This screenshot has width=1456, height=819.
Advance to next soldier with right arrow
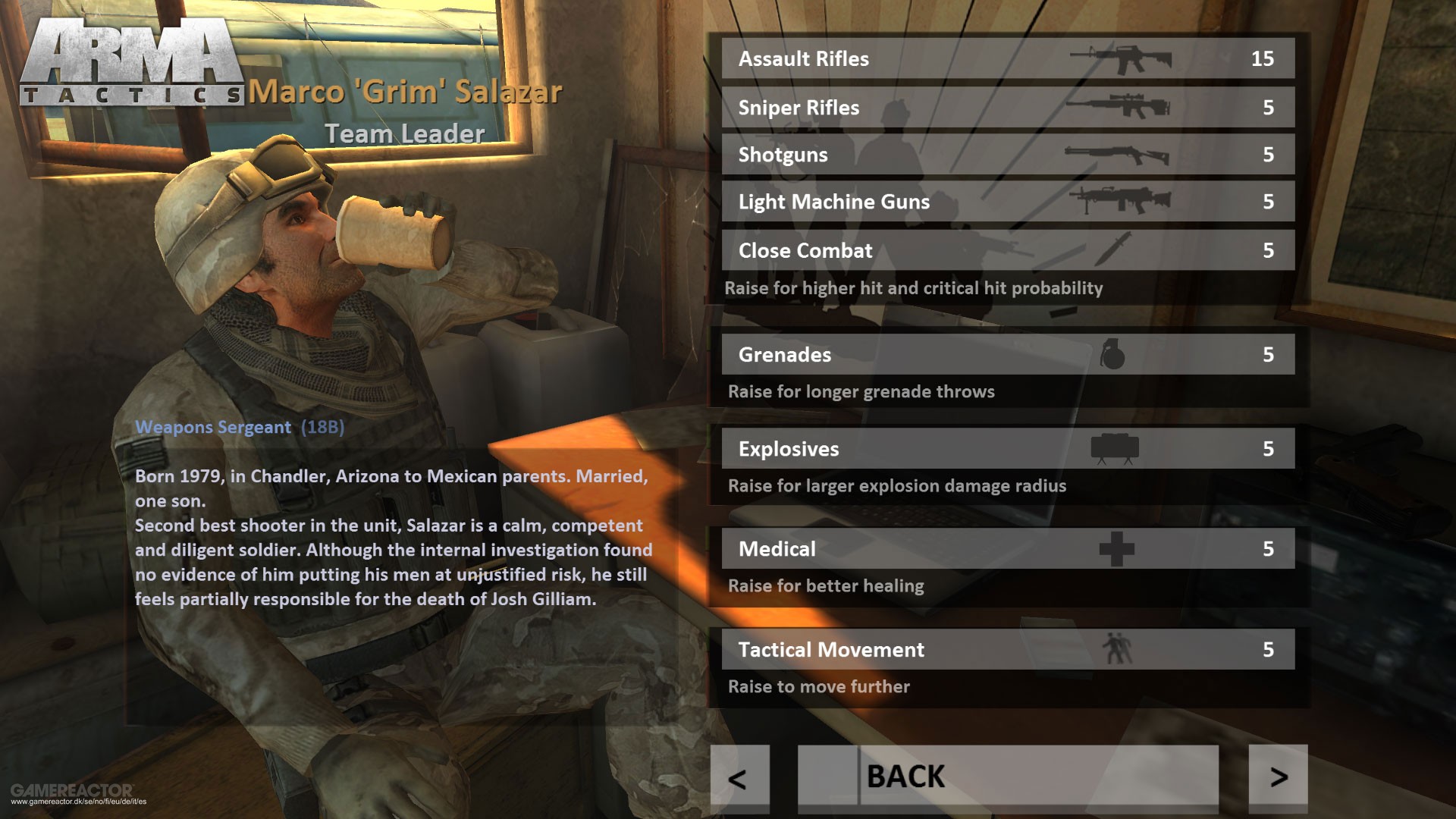pos(1279,776)
